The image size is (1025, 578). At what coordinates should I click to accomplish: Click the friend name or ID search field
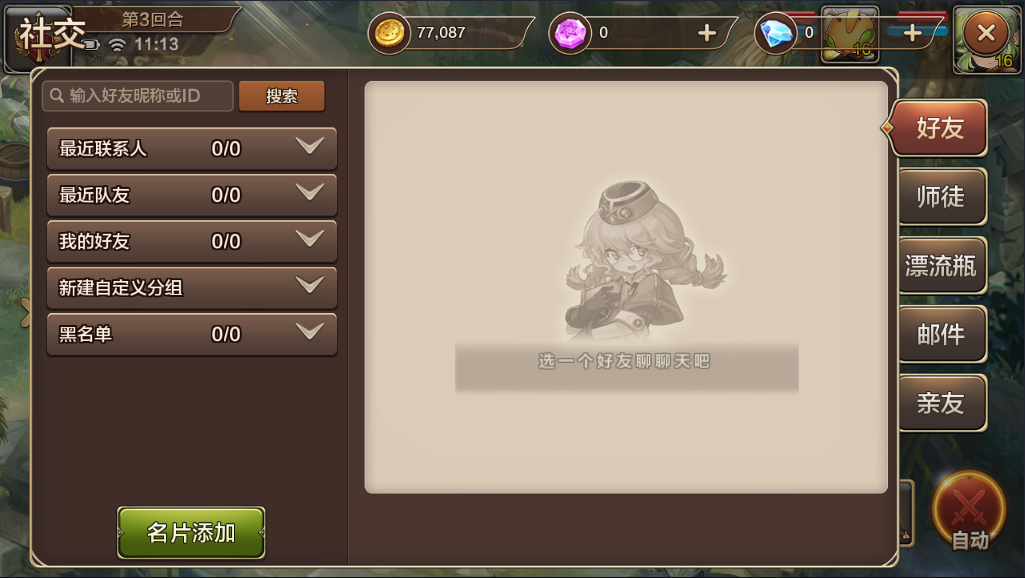pyautogui.click(x=138, y=96)
